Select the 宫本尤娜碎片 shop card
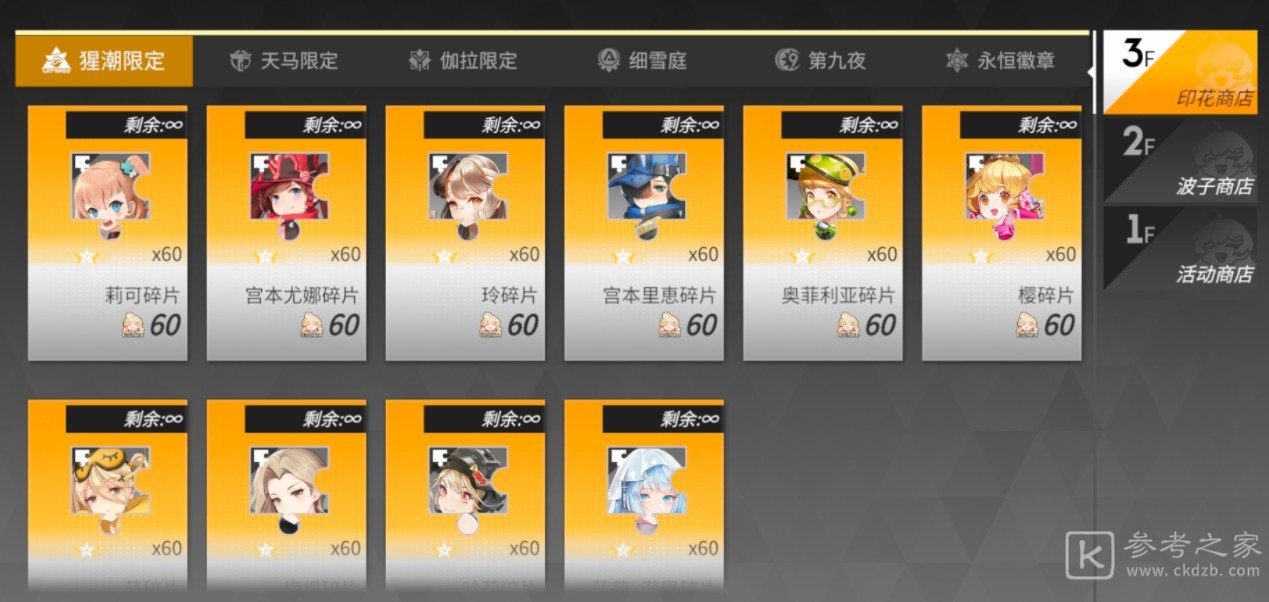Screen dimensions: 1269x602 (x=286, y=232)
